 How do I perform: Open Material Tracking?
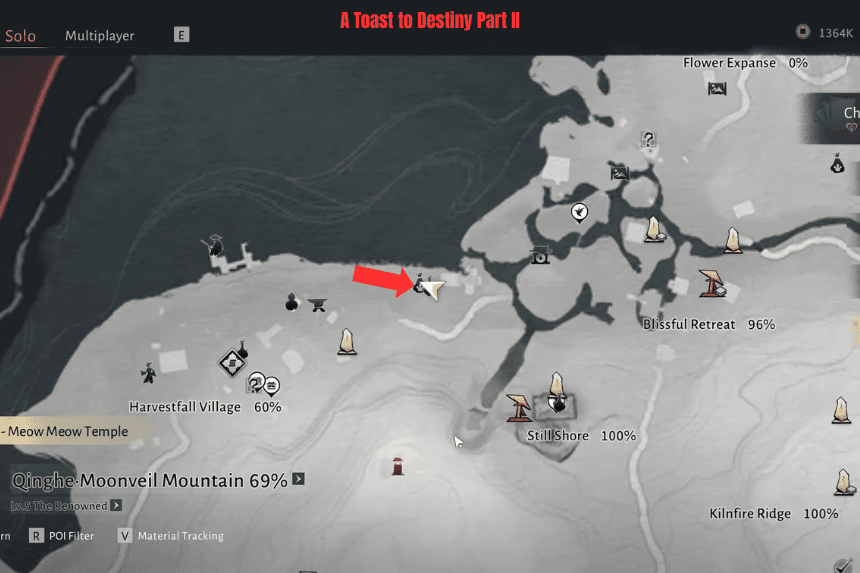pos(170,536)
